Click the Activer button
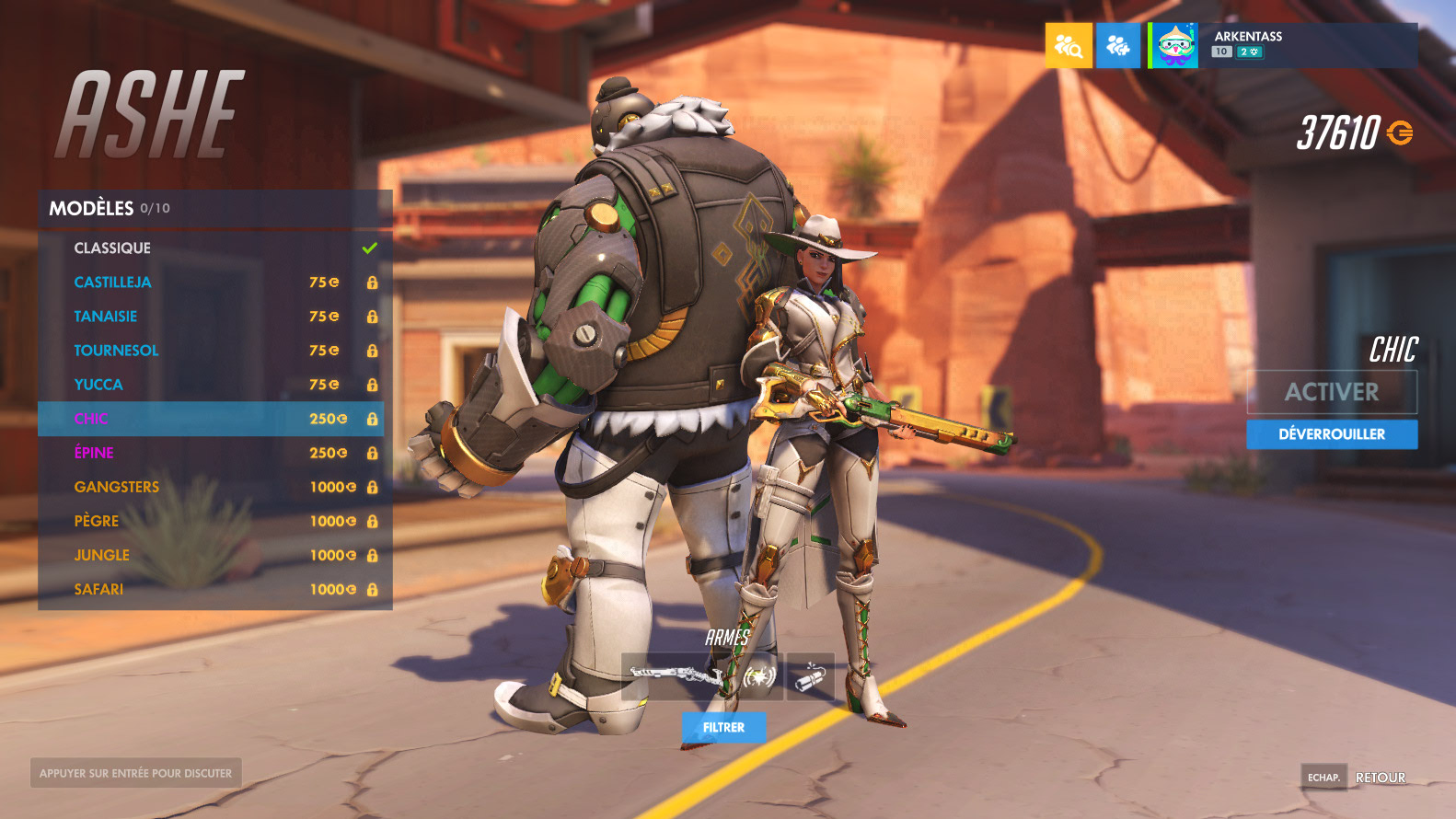 point(1331,392)
